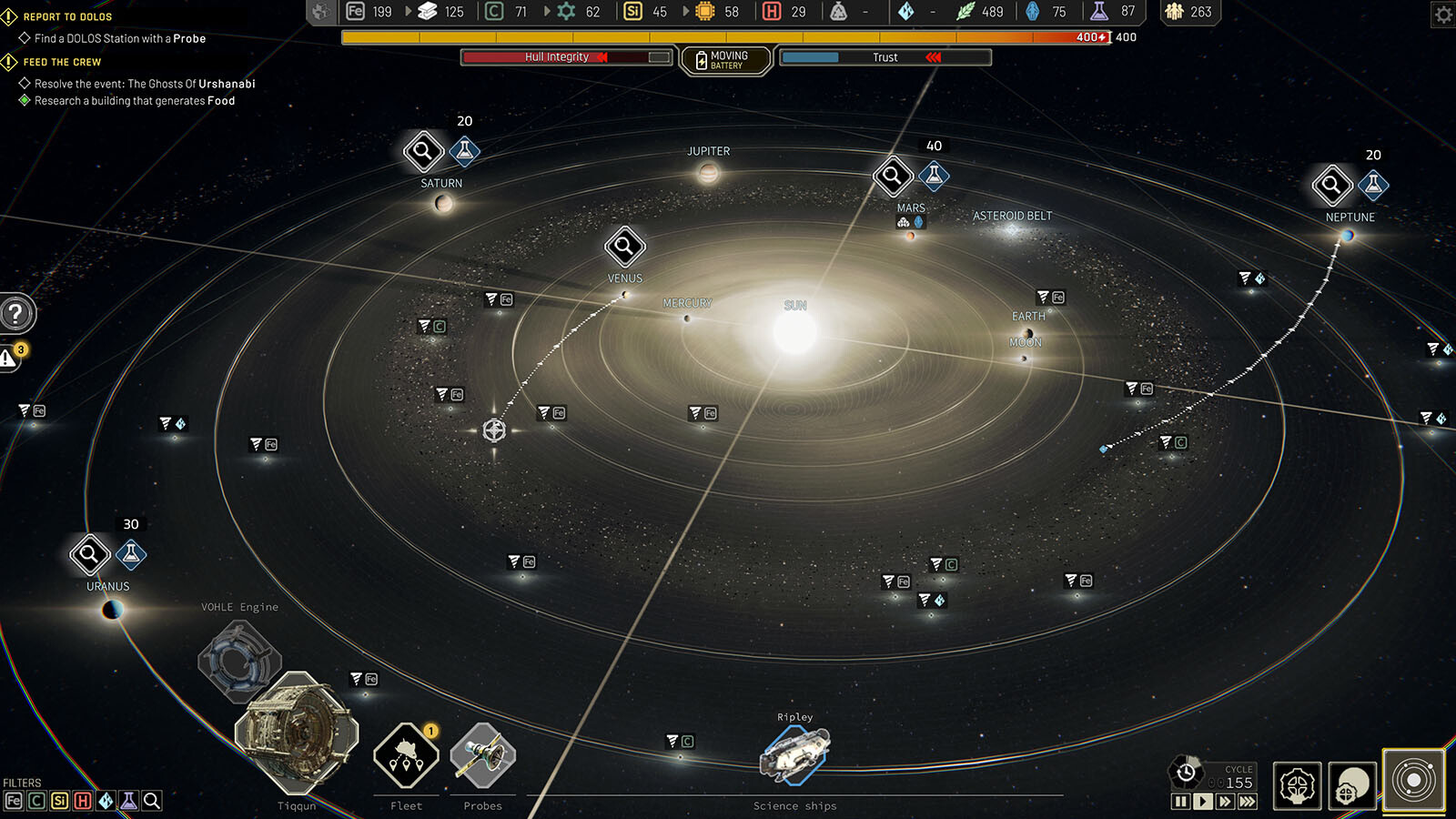This screenshot has height=819, width=1456.
Task: Set game speed to triple fast-forward
Action: pos(1248,802)
